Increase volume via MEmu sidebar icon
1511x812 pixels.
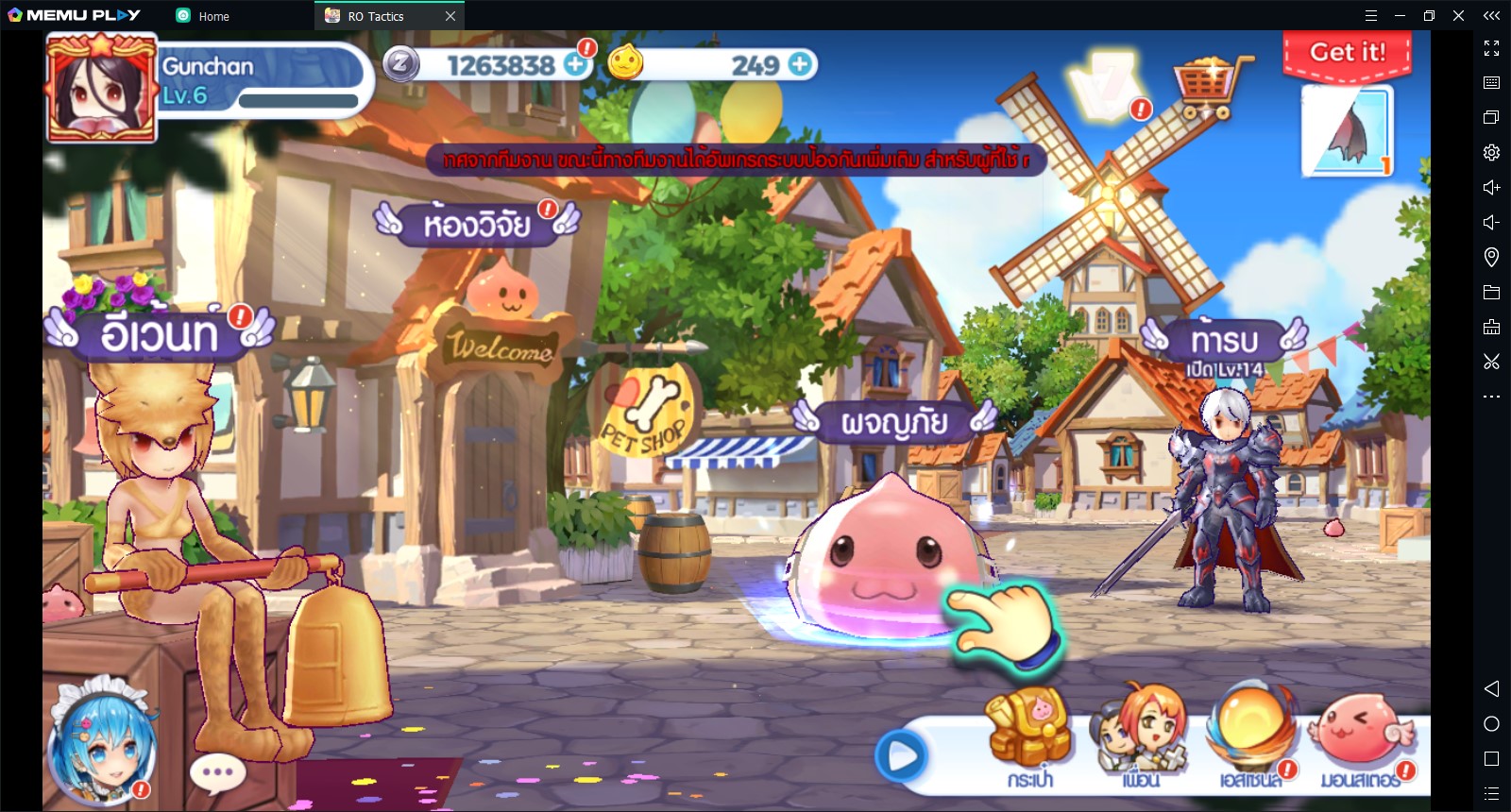pos(1491,187)
